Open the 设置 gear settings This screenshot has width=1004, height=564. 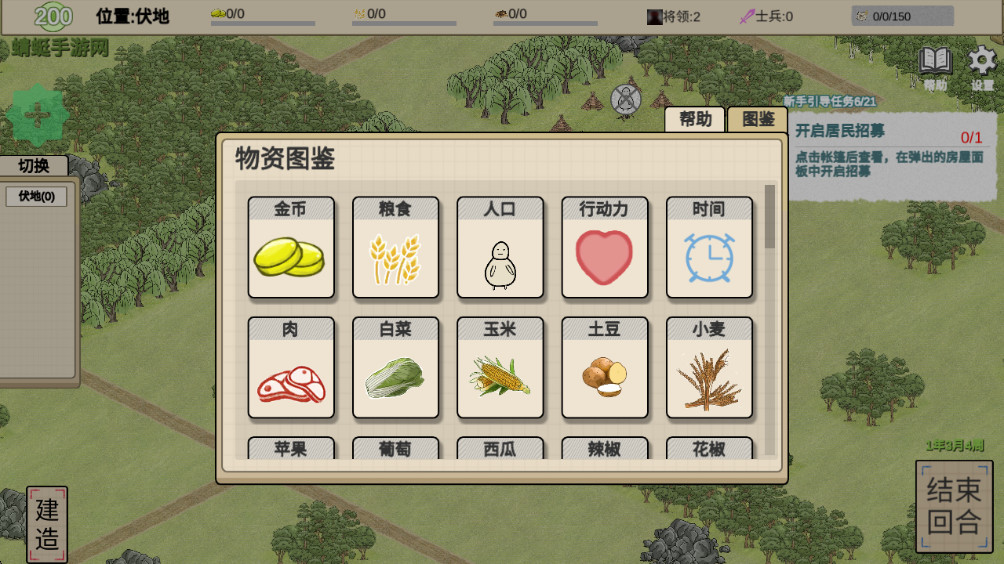point(982,63)
